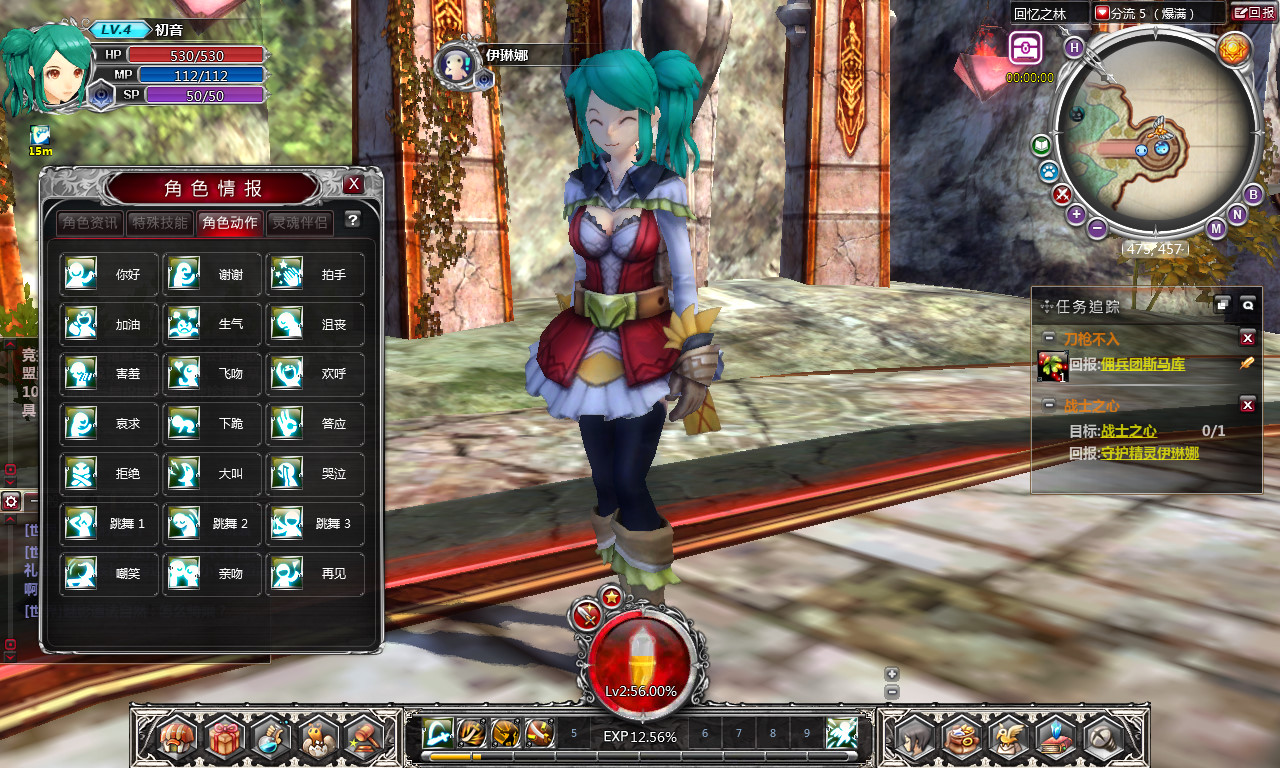Trigger the 生气 angry emote
This screenshot has width=1280, height=768.
(x=211, y=324)
